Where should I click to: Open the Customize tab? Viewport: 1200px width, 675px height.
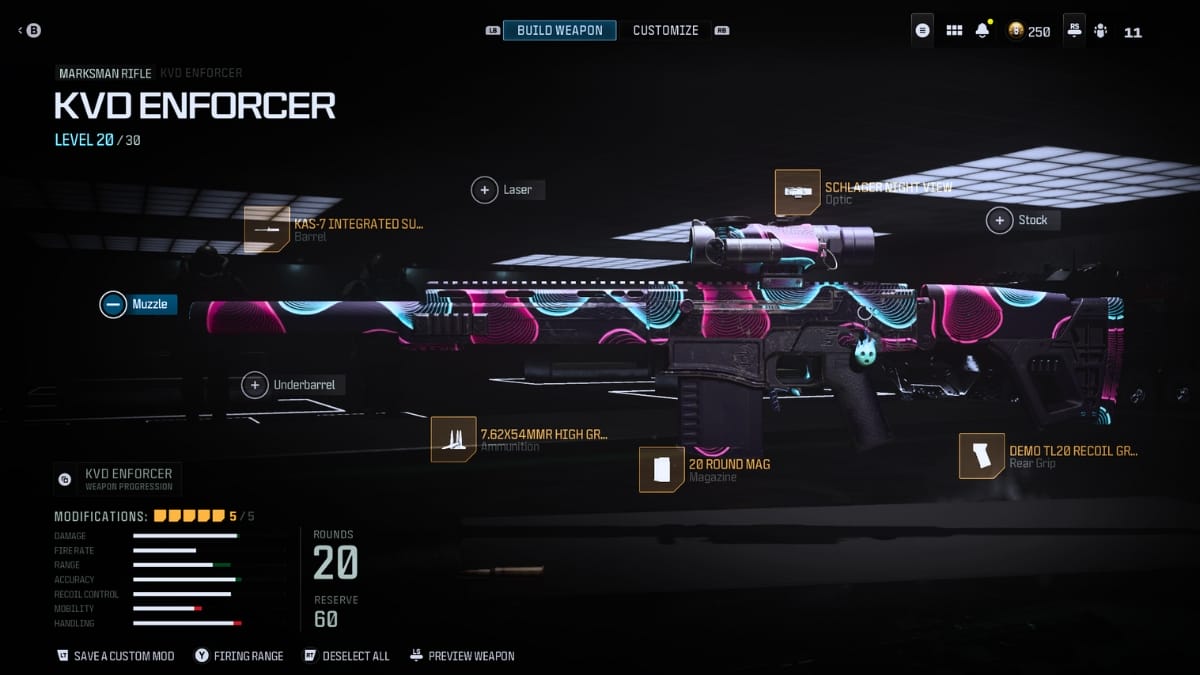(x=665, y=31)
